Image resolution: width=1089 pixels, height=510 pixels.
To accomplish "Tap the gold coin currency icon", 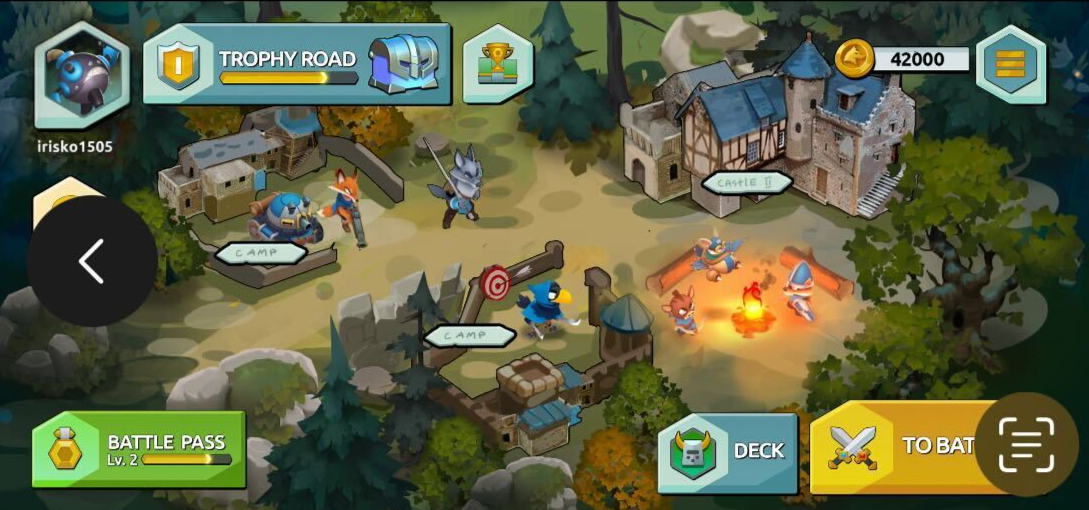I will [x=854, y=58].
